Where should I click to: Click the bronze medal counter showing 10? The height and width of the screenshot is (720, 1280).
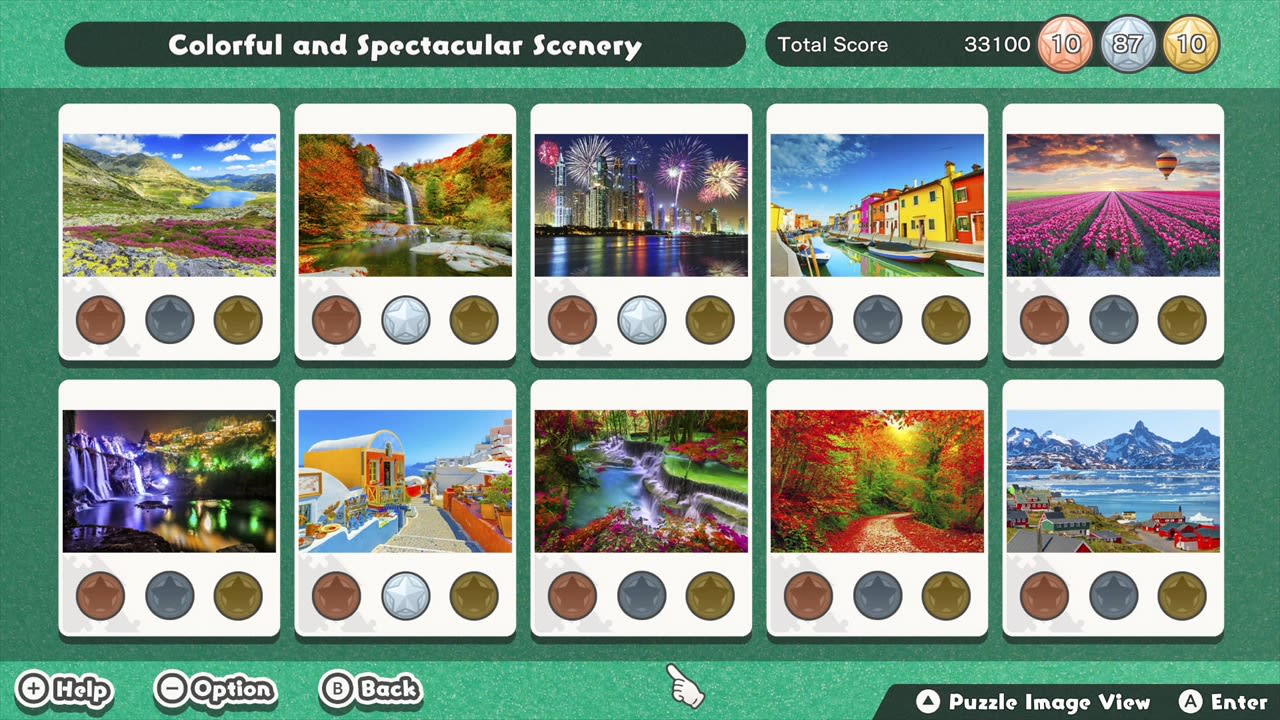1065,44
